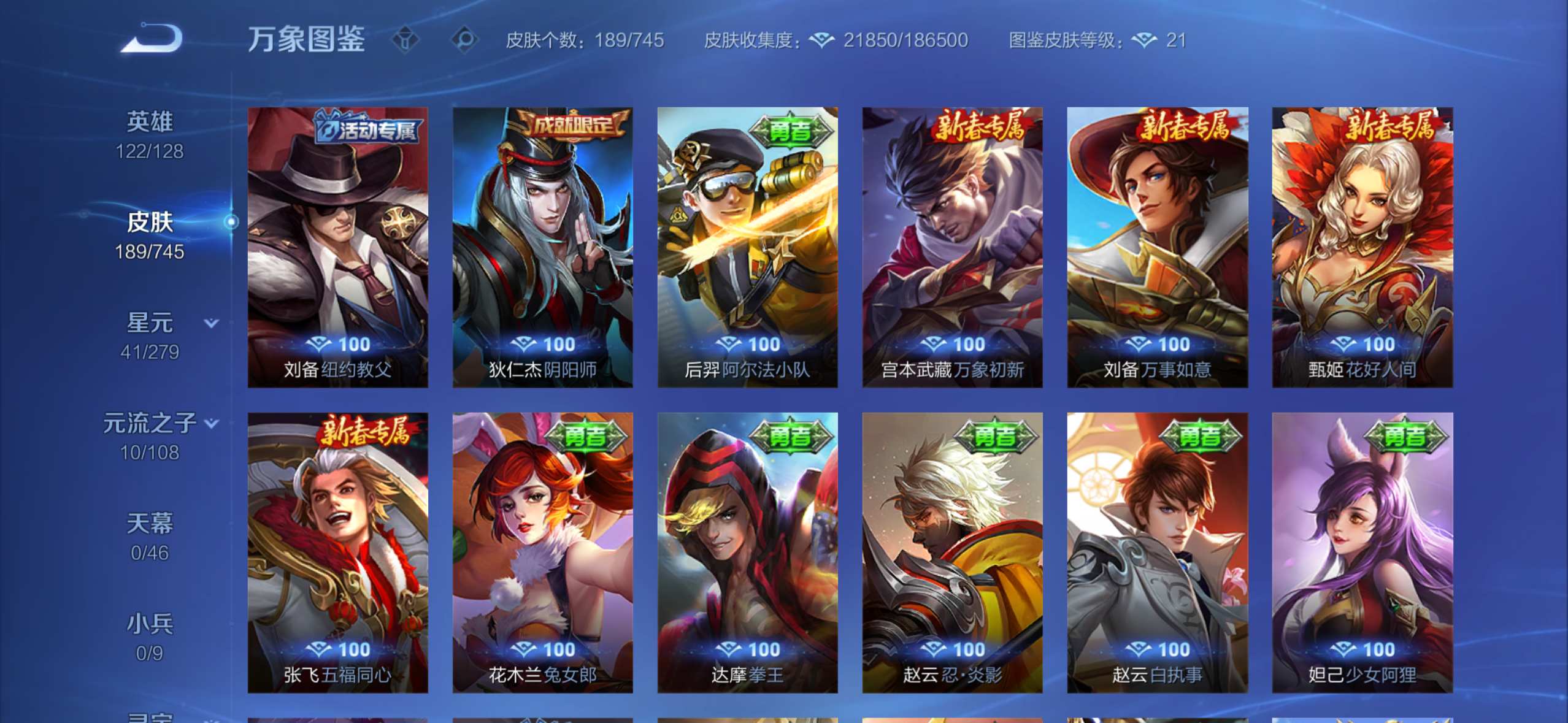
Task: Select the 刘备 万事如意 skin card
Action: pyautogui.click(x=1157, y=247)
